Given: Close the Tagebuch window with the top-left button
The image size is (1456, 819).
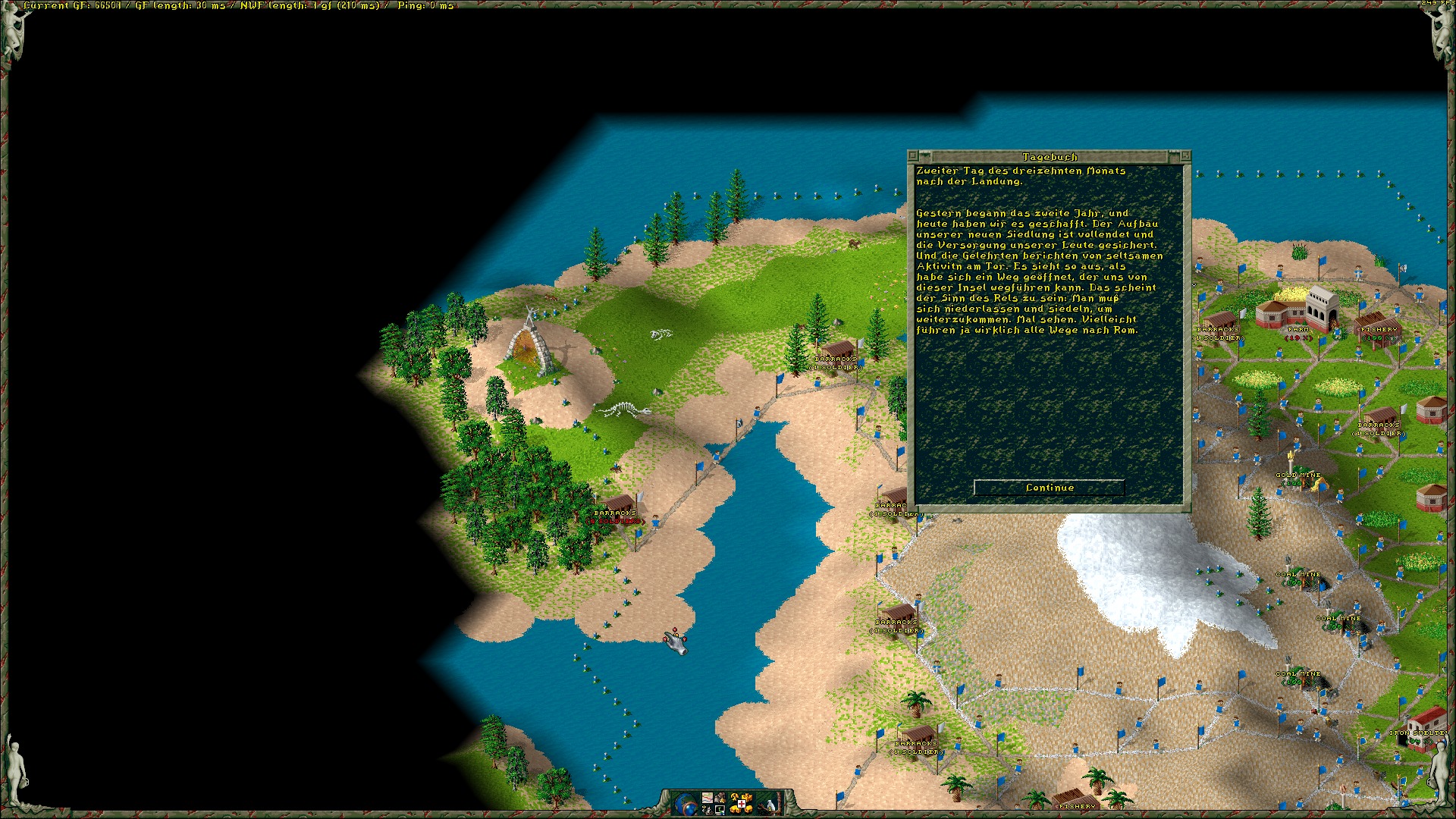Looking at the screenshot, I should pos(912,156).
